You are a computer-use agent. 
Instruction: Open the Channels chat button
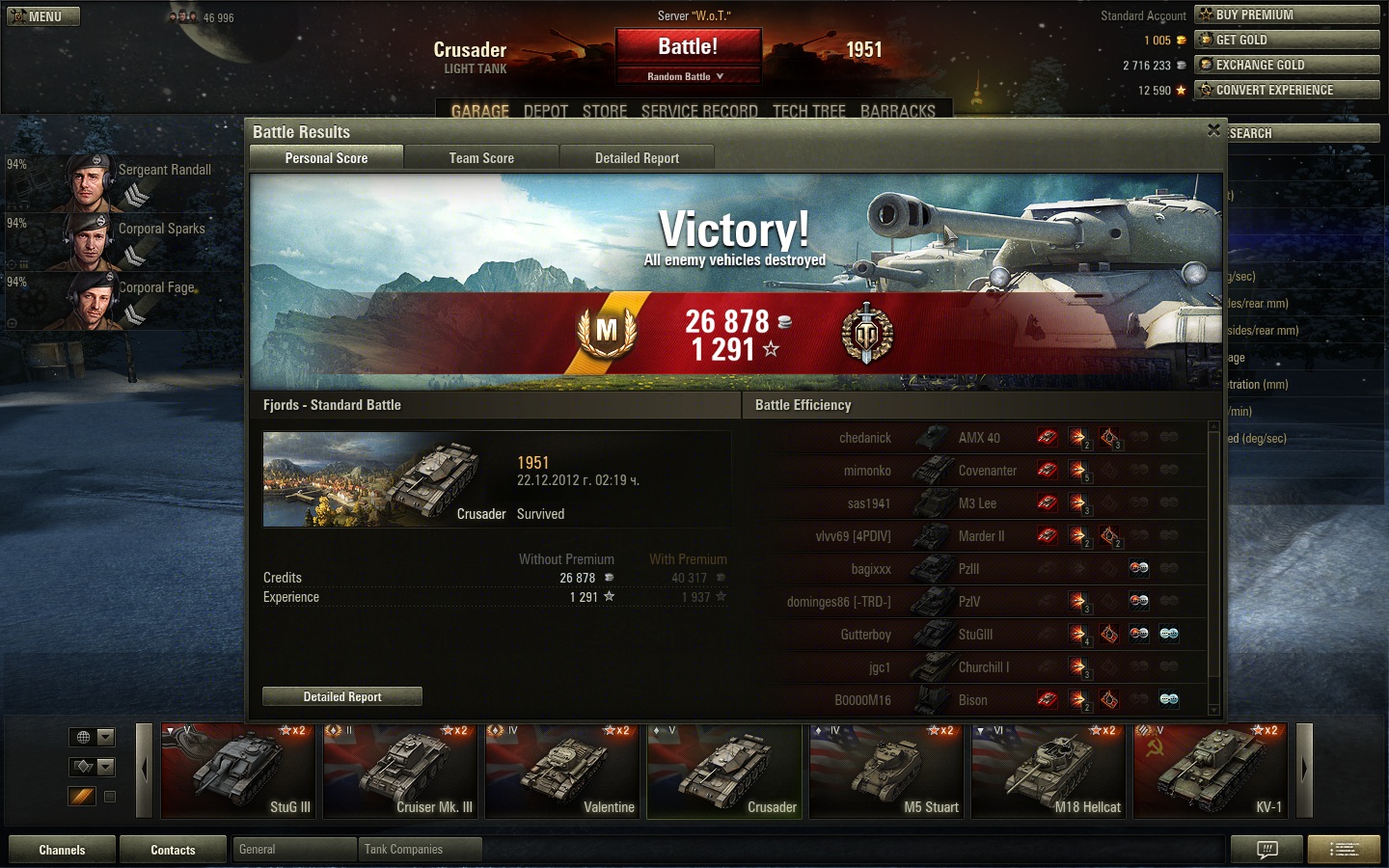(x=62, y=850)
